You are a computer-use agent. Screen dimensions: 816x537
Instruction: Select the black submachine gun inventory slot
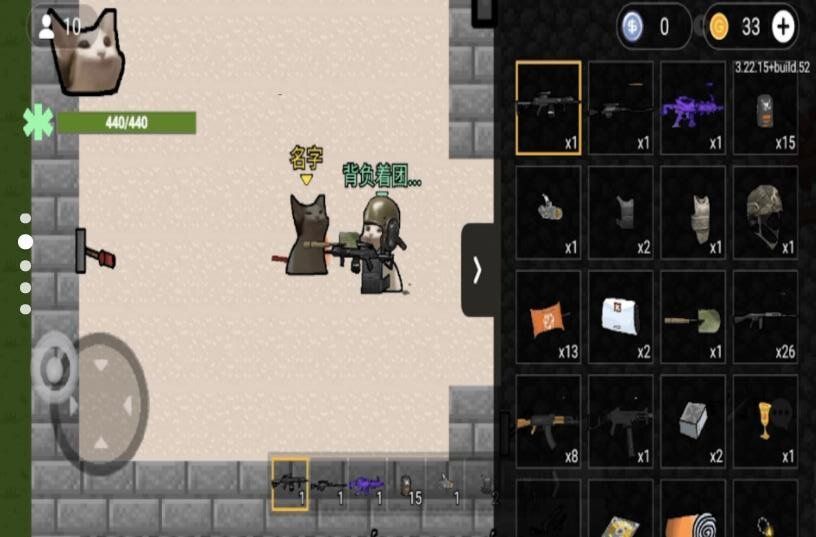(x=621, y=421)
